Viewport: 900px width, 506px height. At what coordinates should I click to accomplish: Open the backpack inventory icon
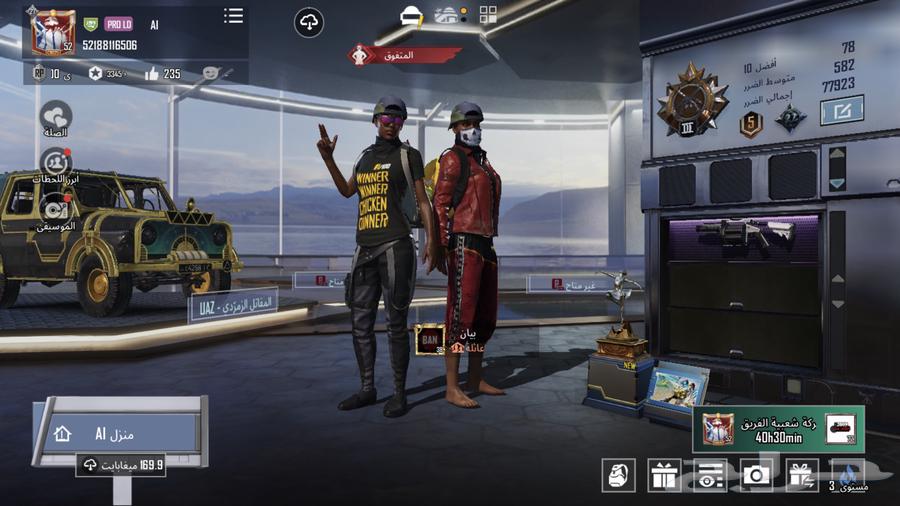pos(619,476)
